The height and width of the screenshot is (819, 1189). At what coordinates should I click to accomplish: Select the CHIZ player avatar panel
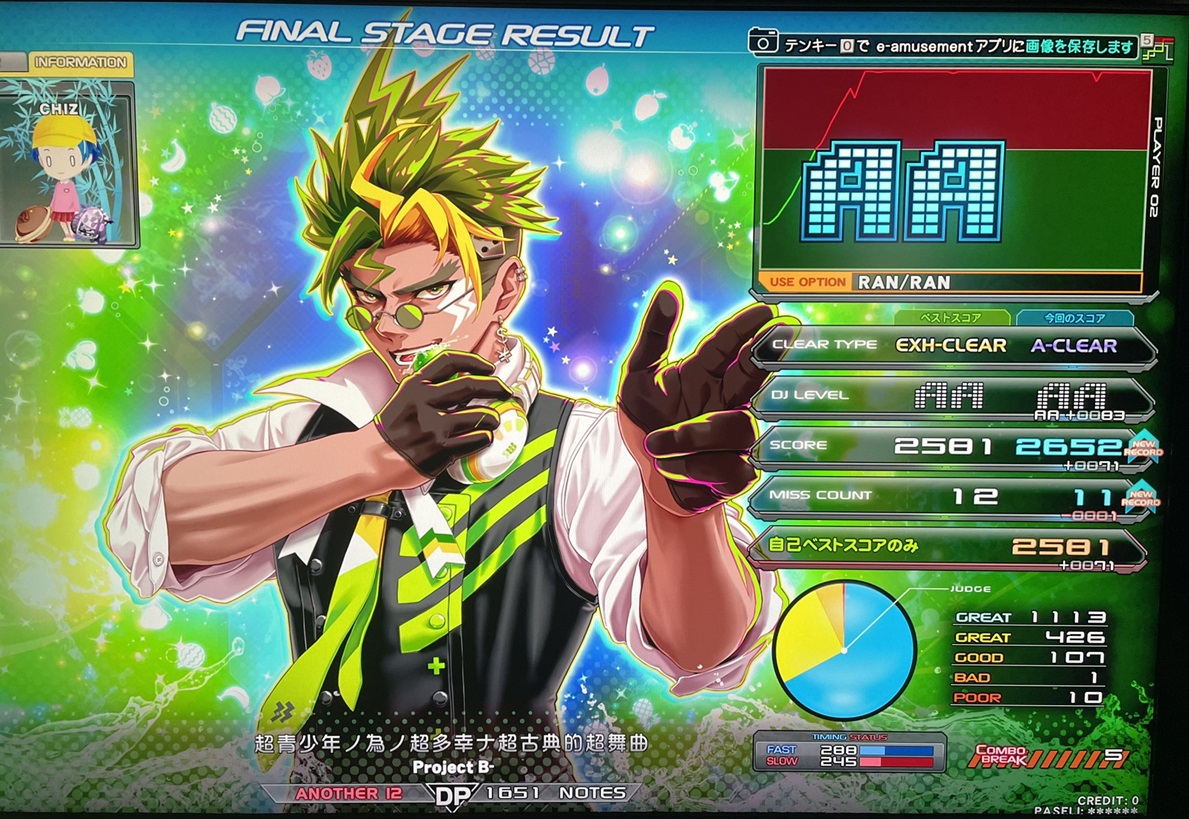click(x=68, y=165)
